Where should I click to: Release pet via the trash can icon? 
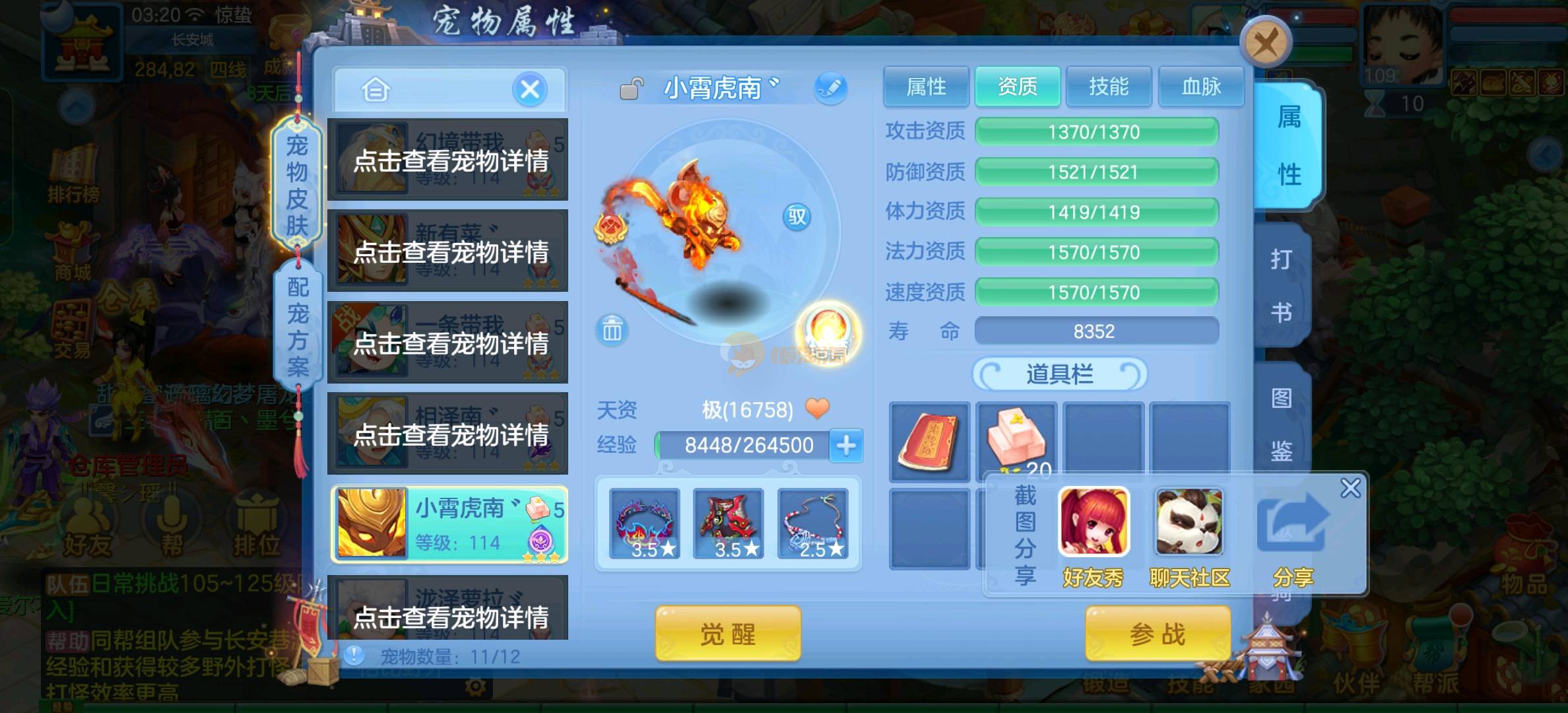[x=612, y=329]
